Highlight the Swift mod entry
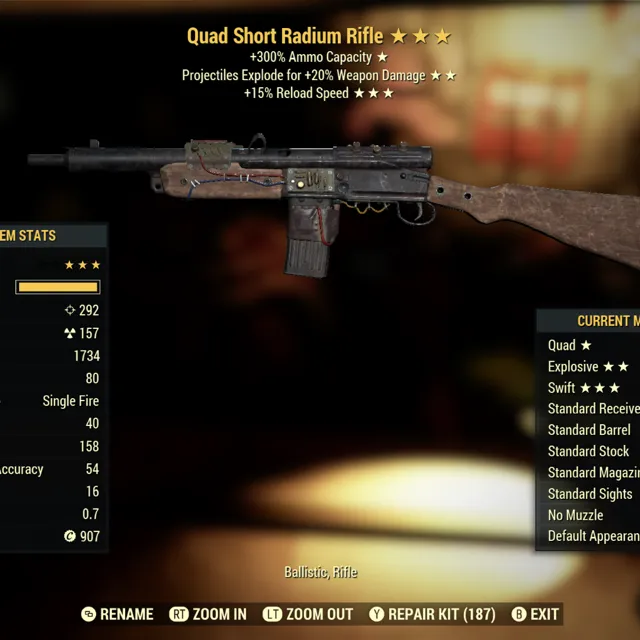 click(584, 388)
